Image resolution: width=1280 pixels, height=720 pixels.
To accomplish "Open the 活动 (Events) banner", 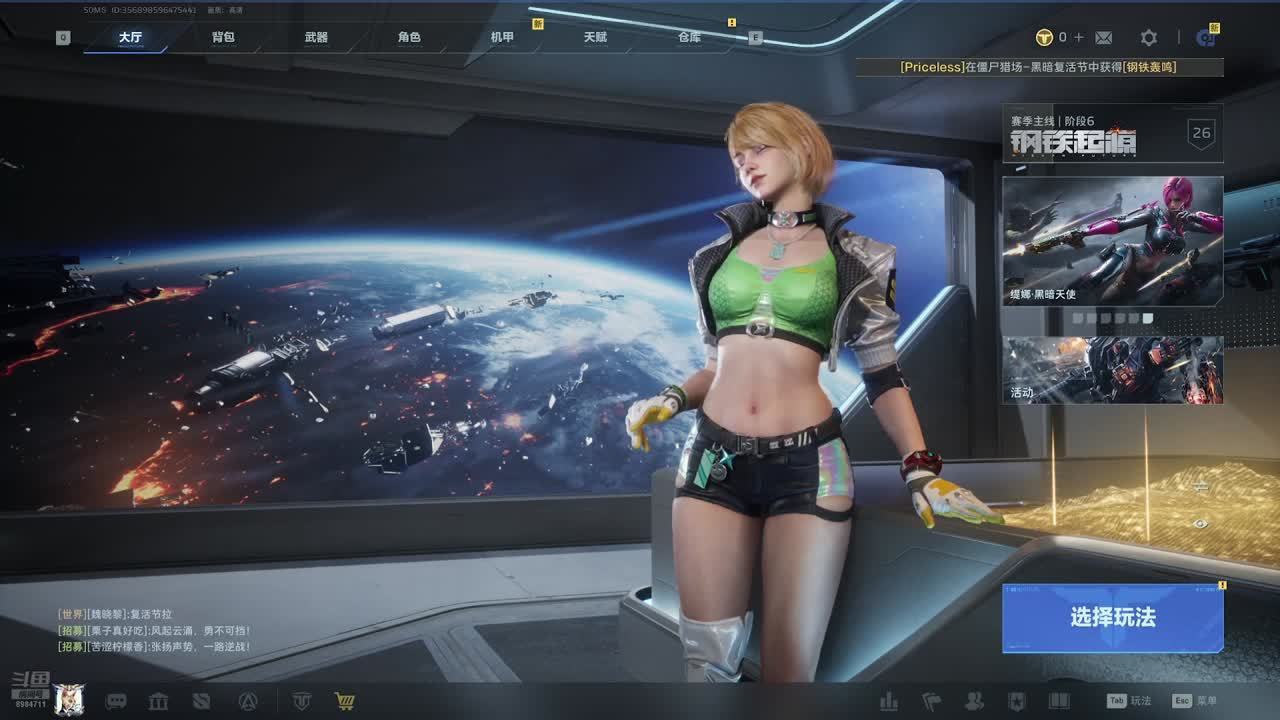I will coord(1112,370).
